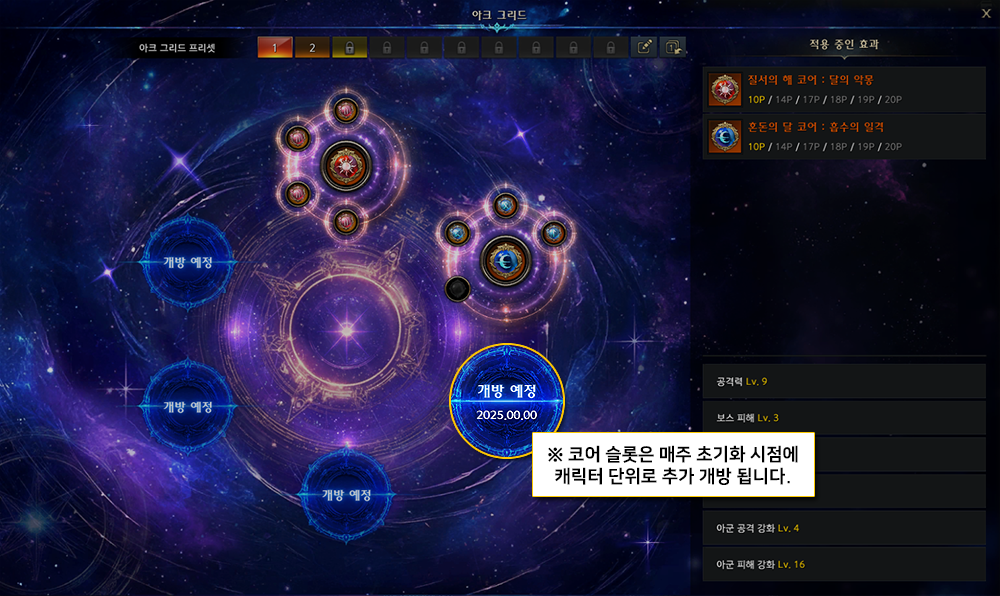Select the 보스 피해 Lv. 3 row
Viewport: 1000px width, 596px height.
(846, 417)
